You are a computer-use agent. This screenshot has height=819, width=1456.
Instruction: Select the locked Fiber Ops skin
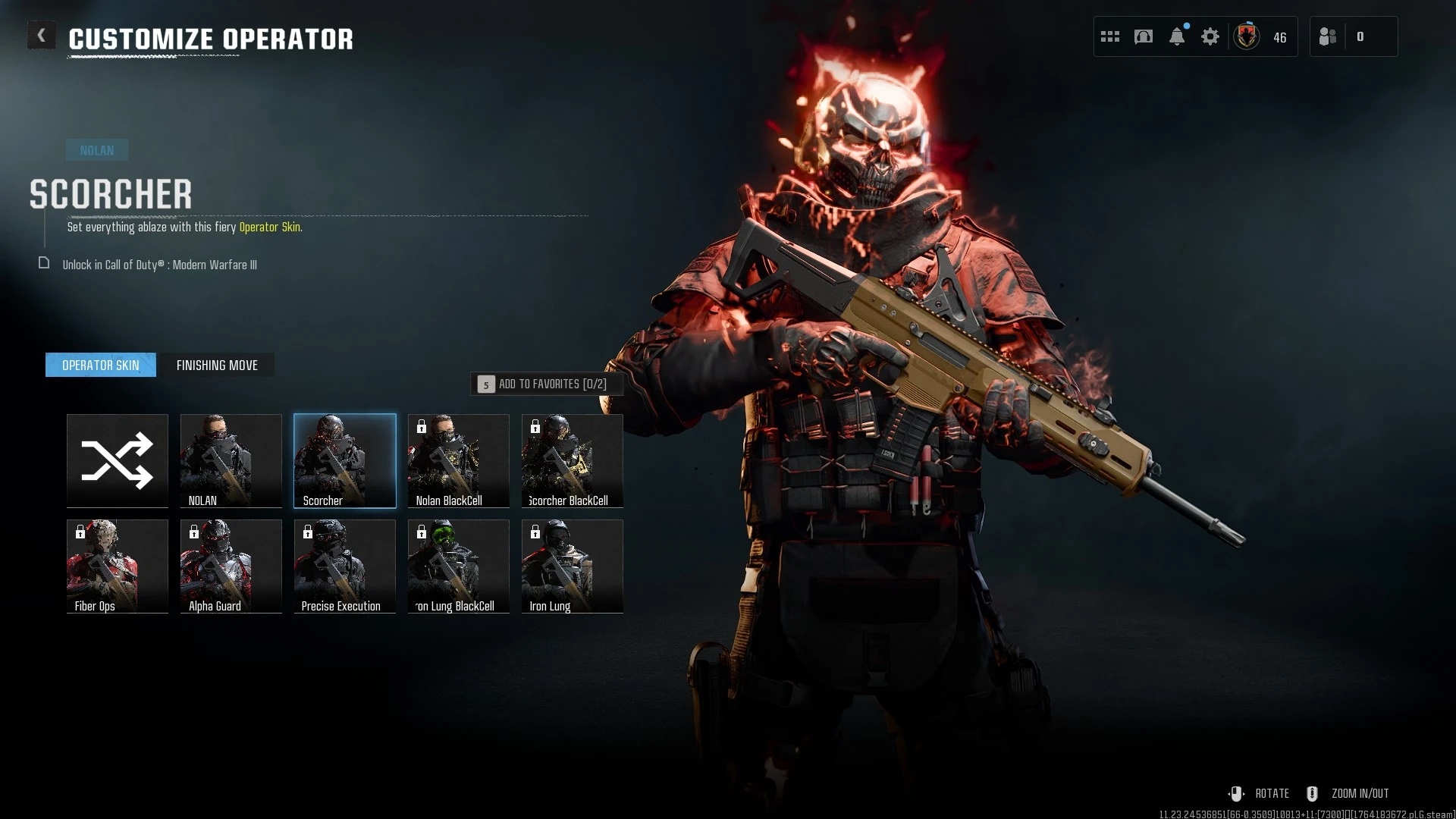point(117,566)
